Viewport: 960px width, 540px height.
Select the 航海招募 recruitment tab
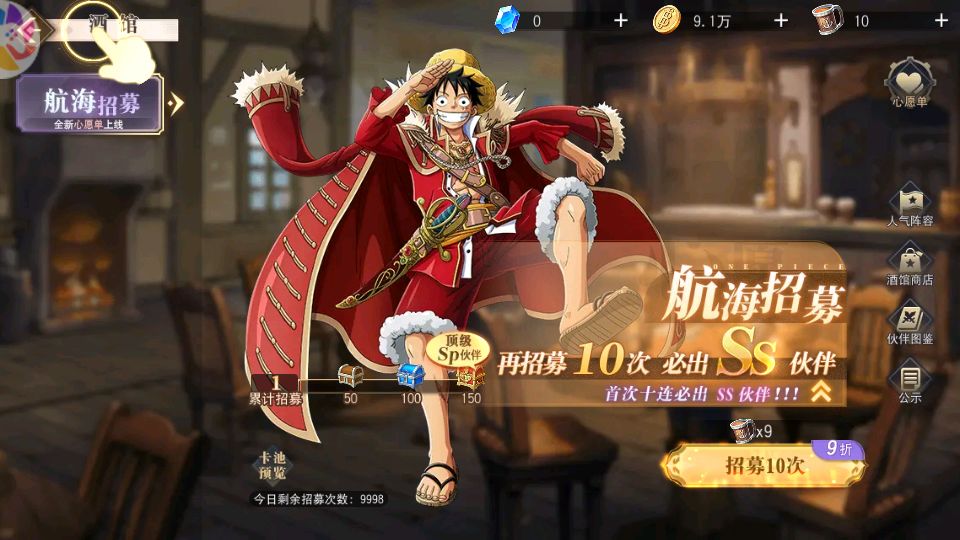(90, 104)
